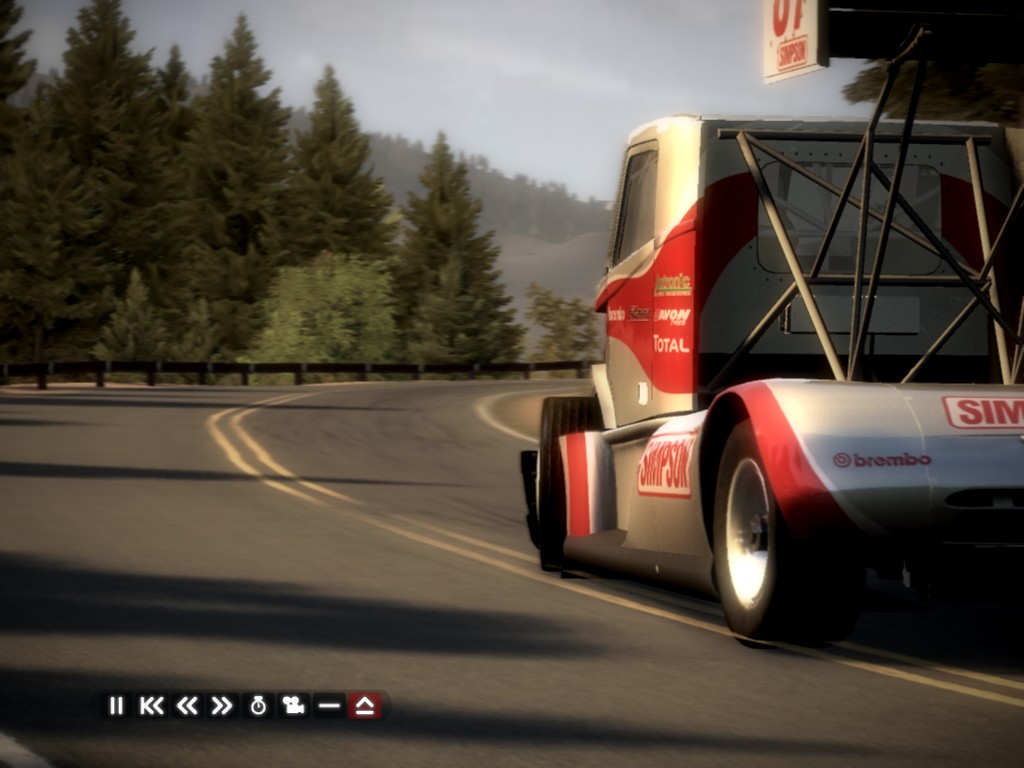Rewind the replay
The width and height of the screenshot is (1024, 768).
click(x=187, y=705)
